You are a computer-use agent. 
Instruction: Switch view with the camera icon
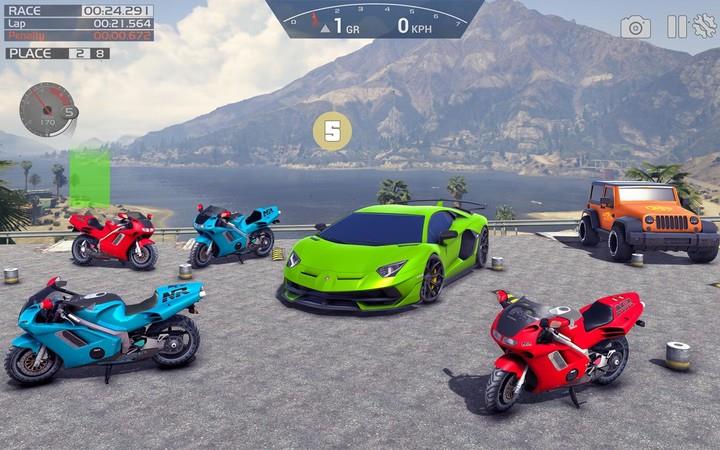pos(635,27)
